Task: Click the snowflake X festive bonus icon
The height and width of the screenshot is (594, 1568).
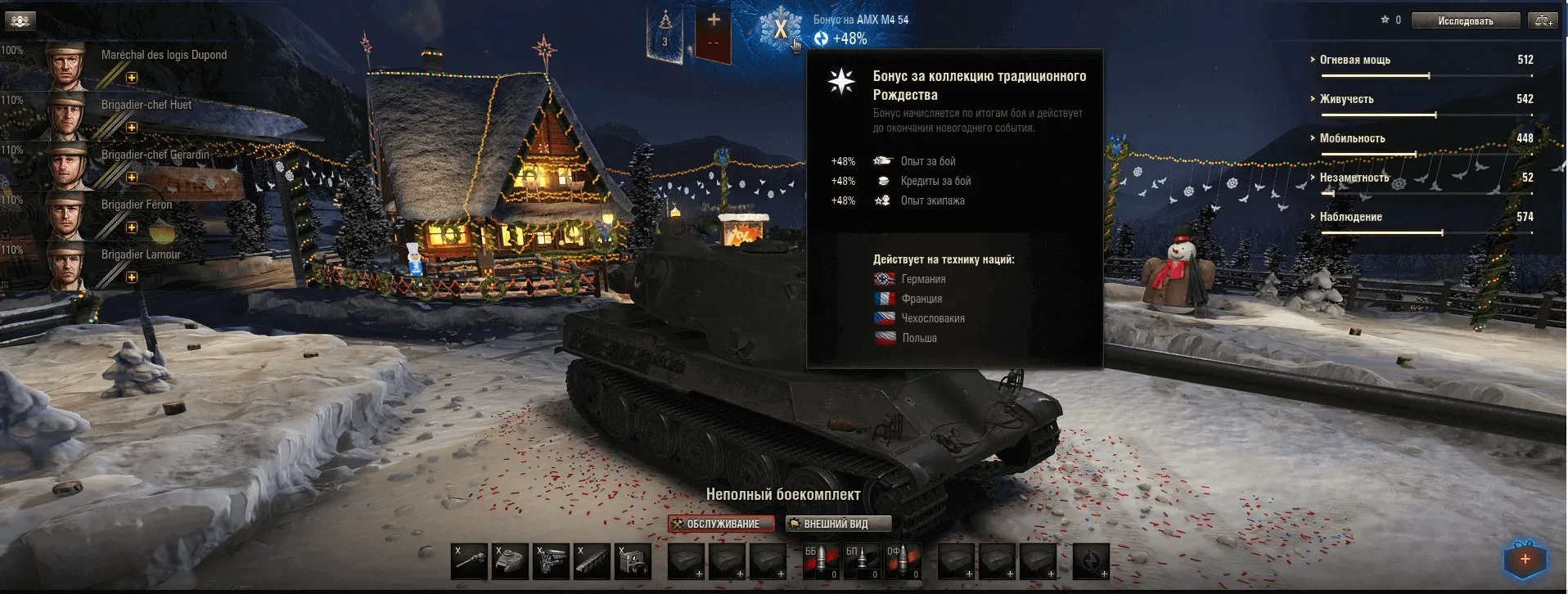Action: 780,29
